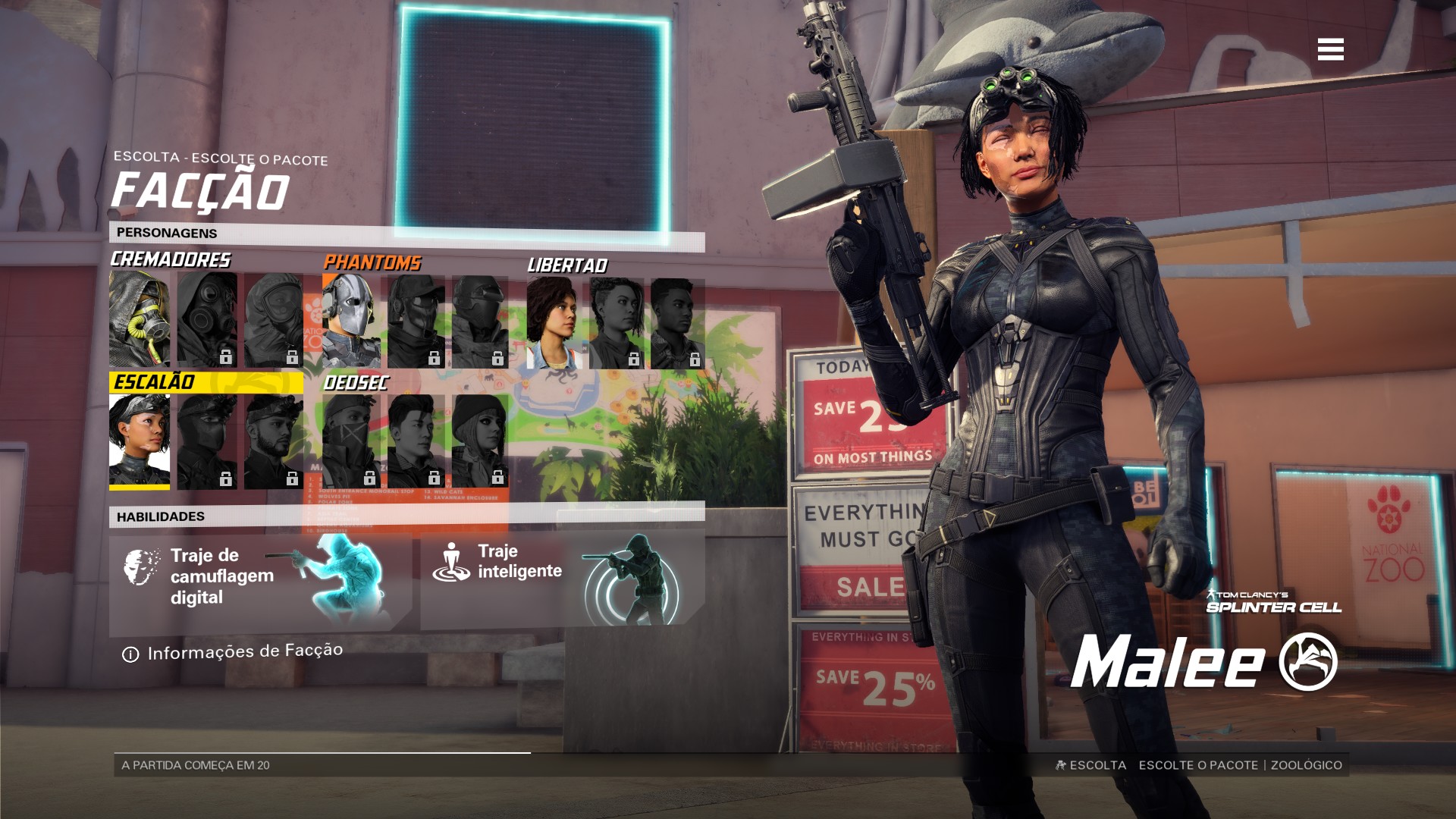The image size is (1456, 819).
Task: Select the Escalão faction heading
Action: 155,382
